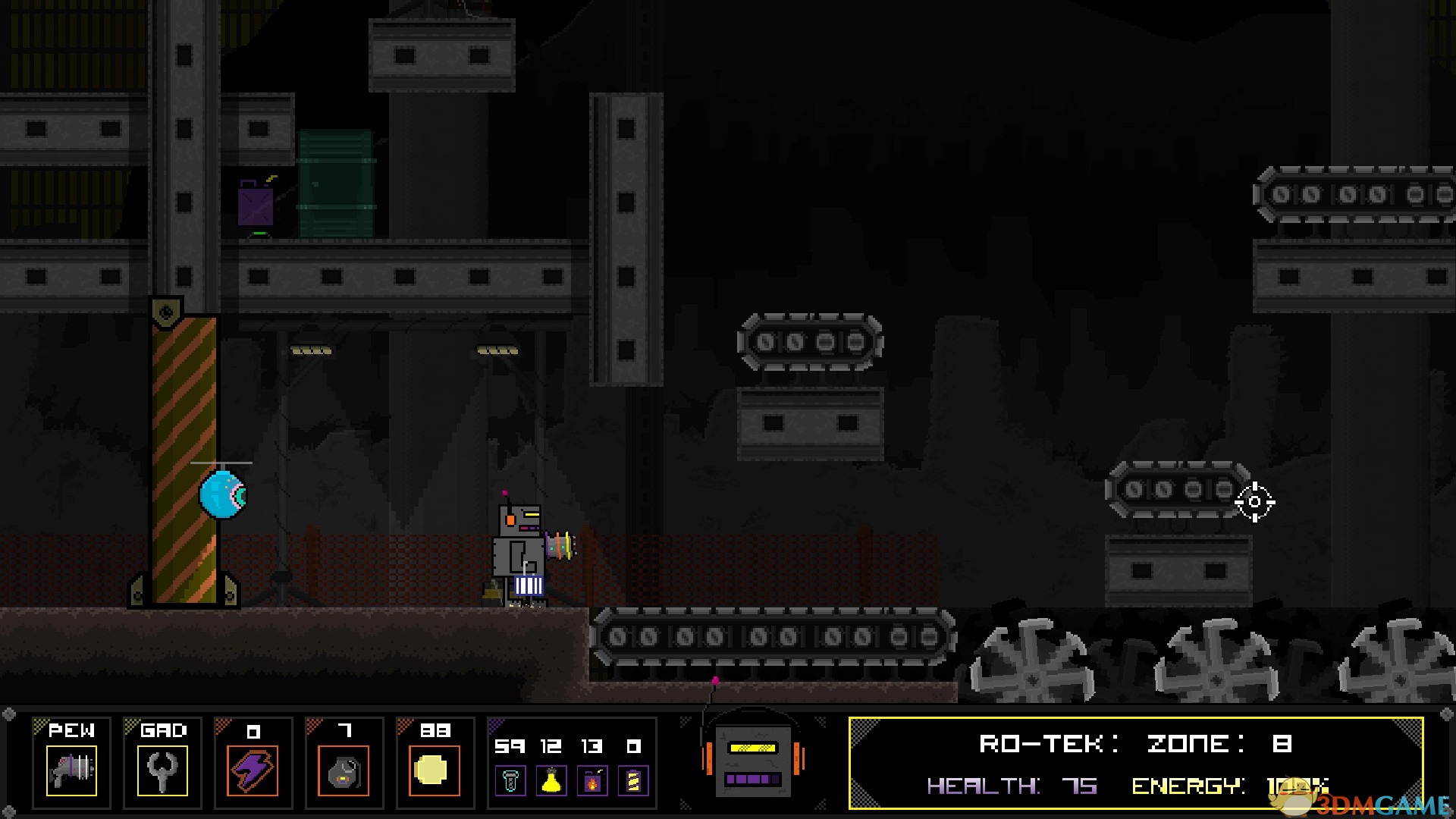This screenshot has height=819, width=1456.
Task: Pick the yellow flask resource icon
Action: [x=551, y=781]
